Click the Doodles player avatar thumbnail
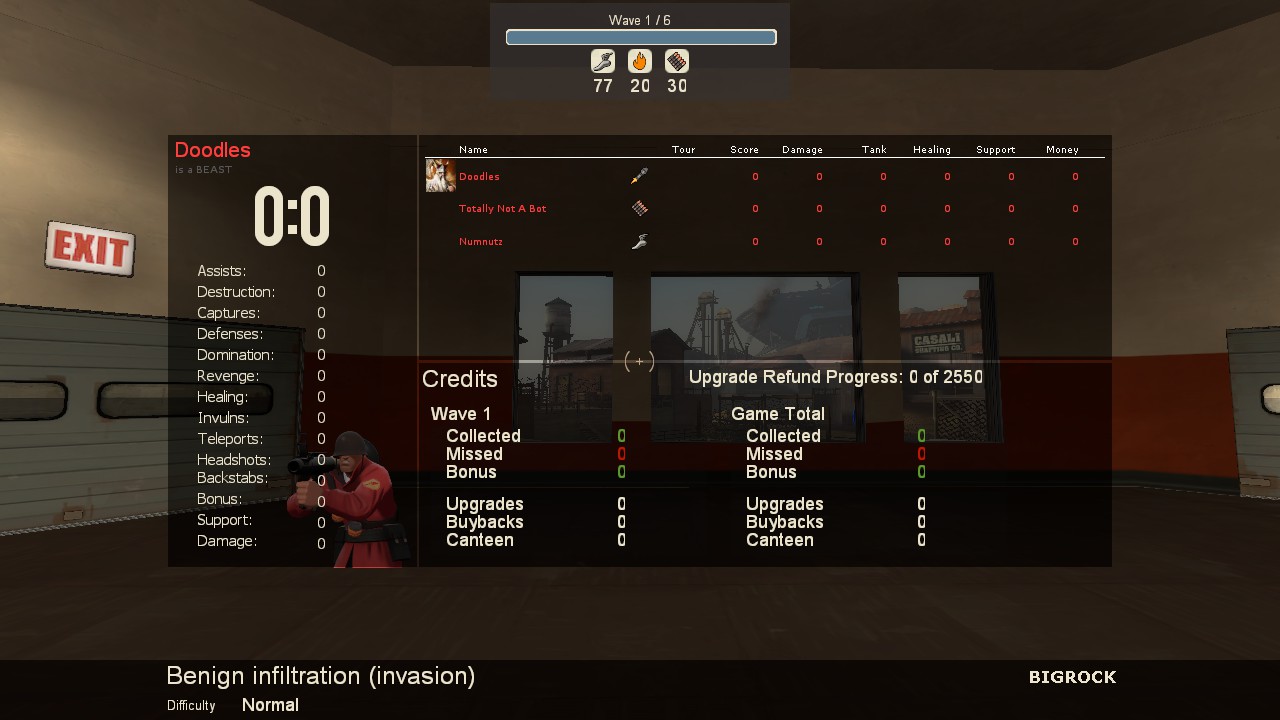The image size is (1280, 720). click(x=440, y=176)
